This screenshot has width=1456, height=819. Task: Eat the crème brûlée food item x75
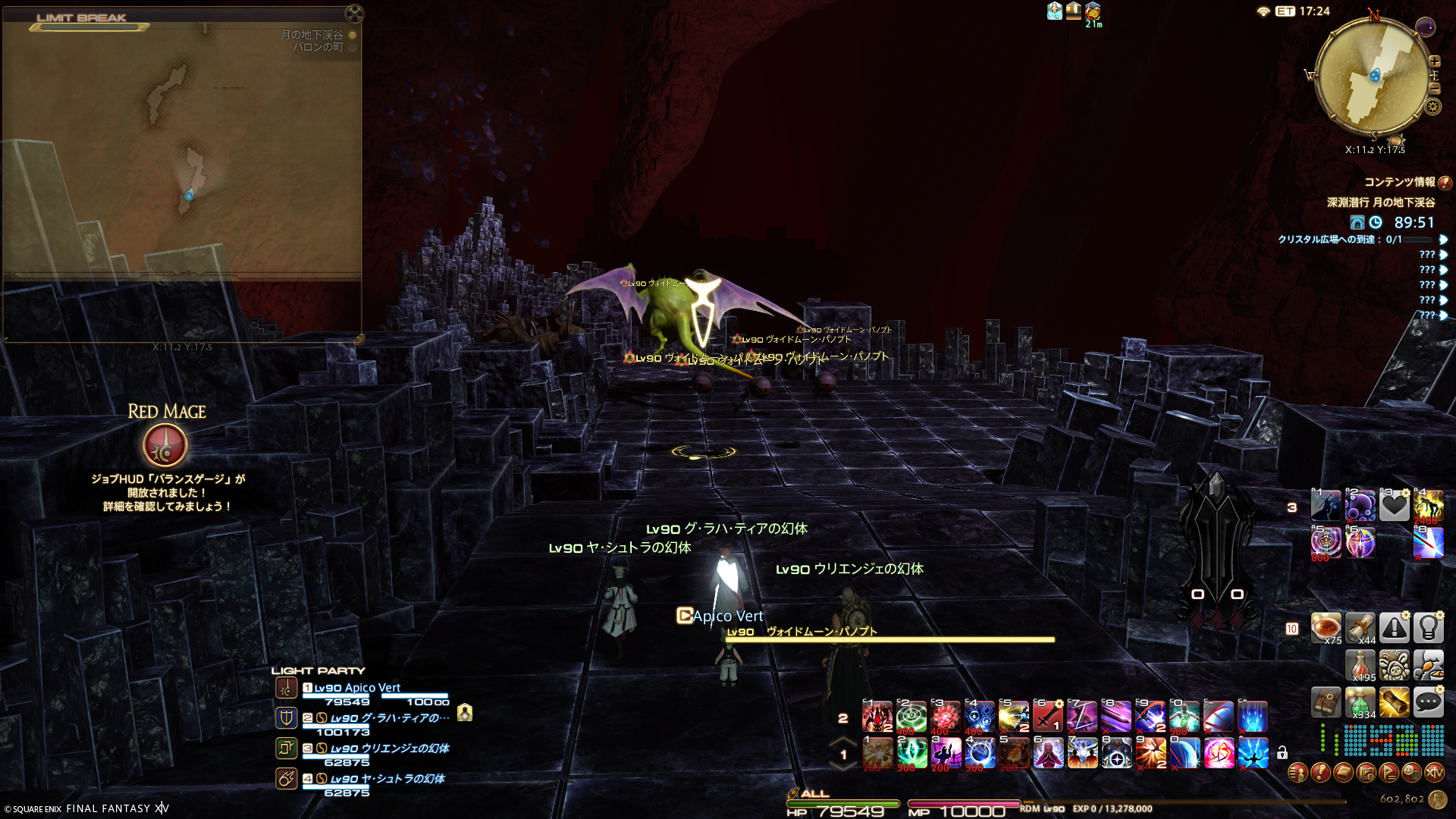(1326, 628)
